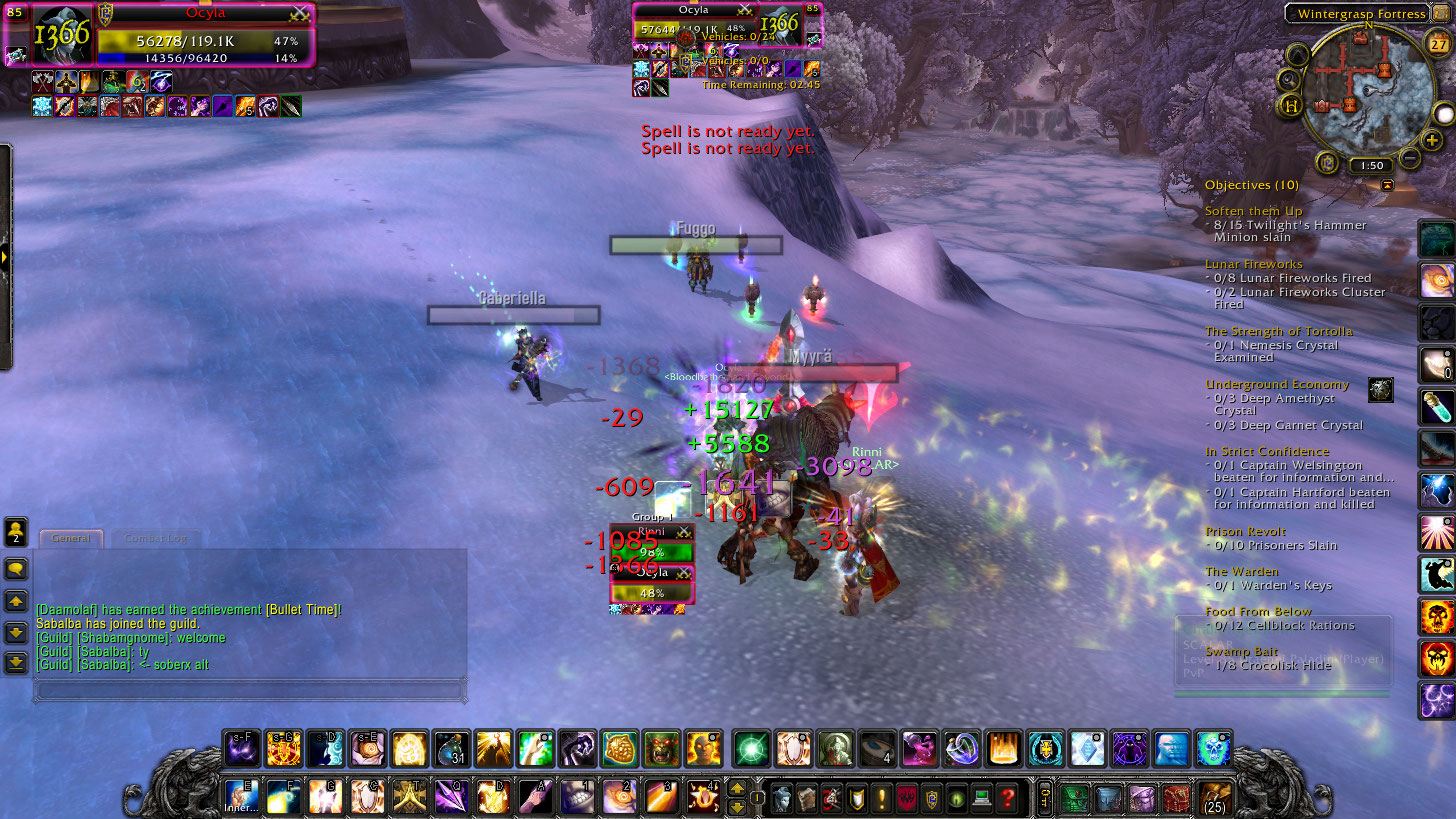1456x819 pixels.
Task: Click the Underground Economy quest item icon
Action: click(x=1380, y=390)
